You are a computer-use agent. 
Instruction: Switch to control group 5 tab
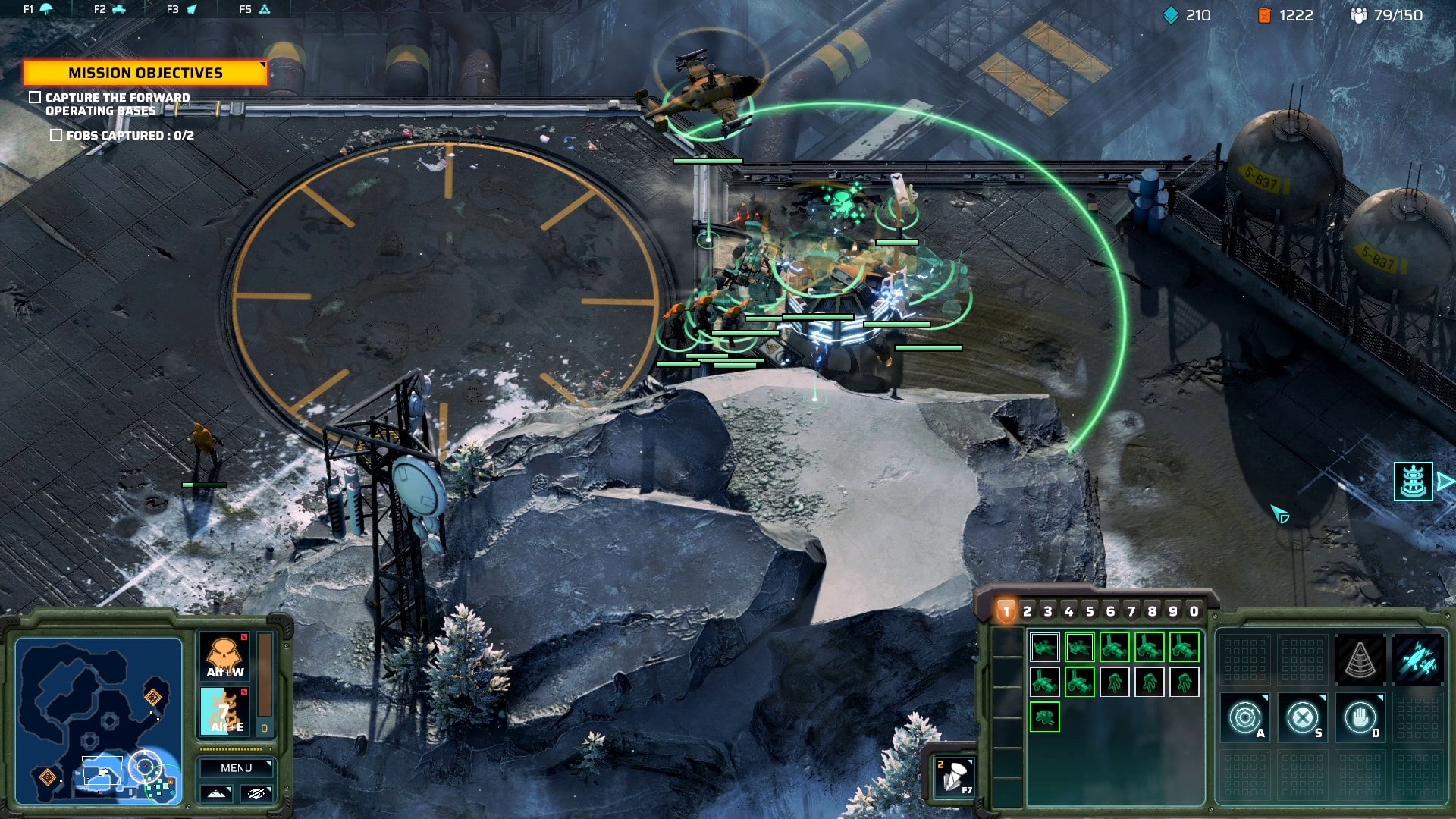click(x=1090, y=611)
